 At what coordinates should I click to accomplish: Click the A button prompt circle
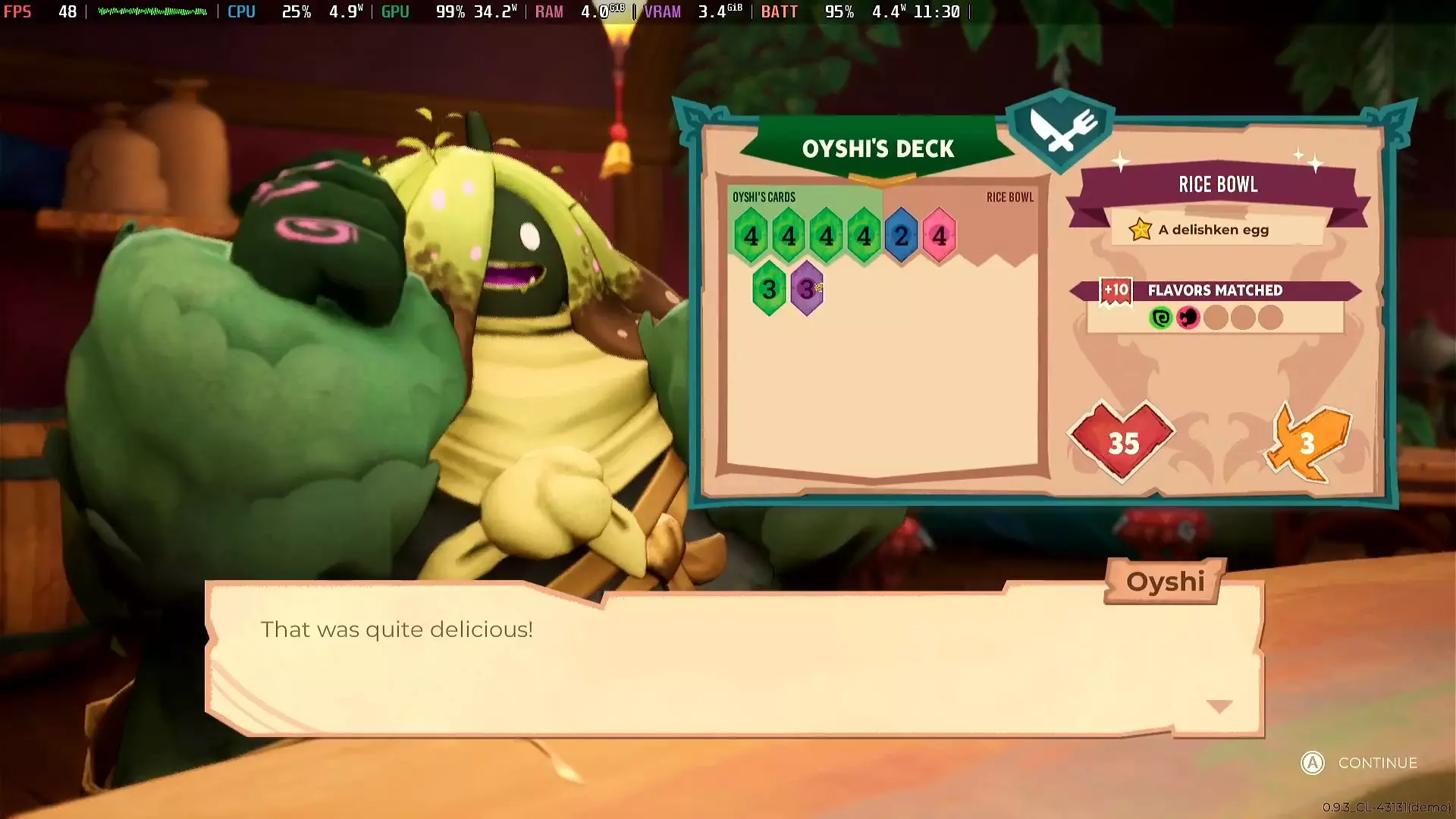tap(1311, 764)
